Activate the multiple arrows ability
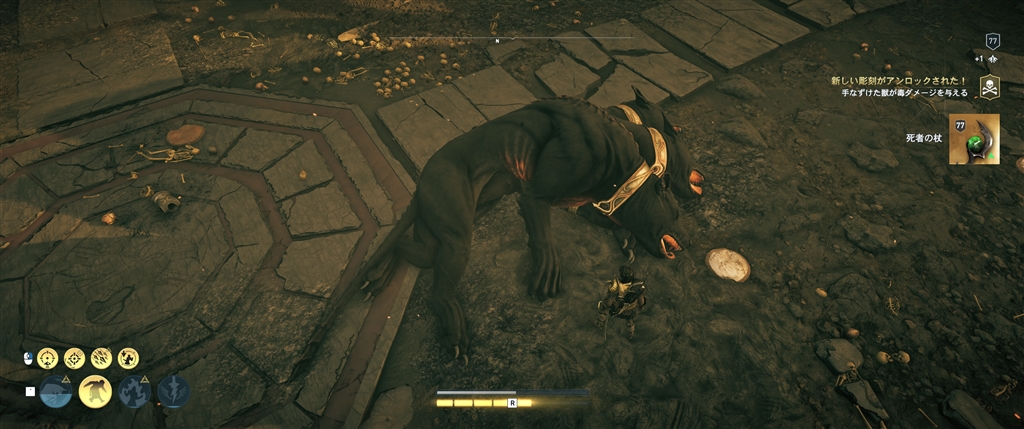 pos(101,358)
